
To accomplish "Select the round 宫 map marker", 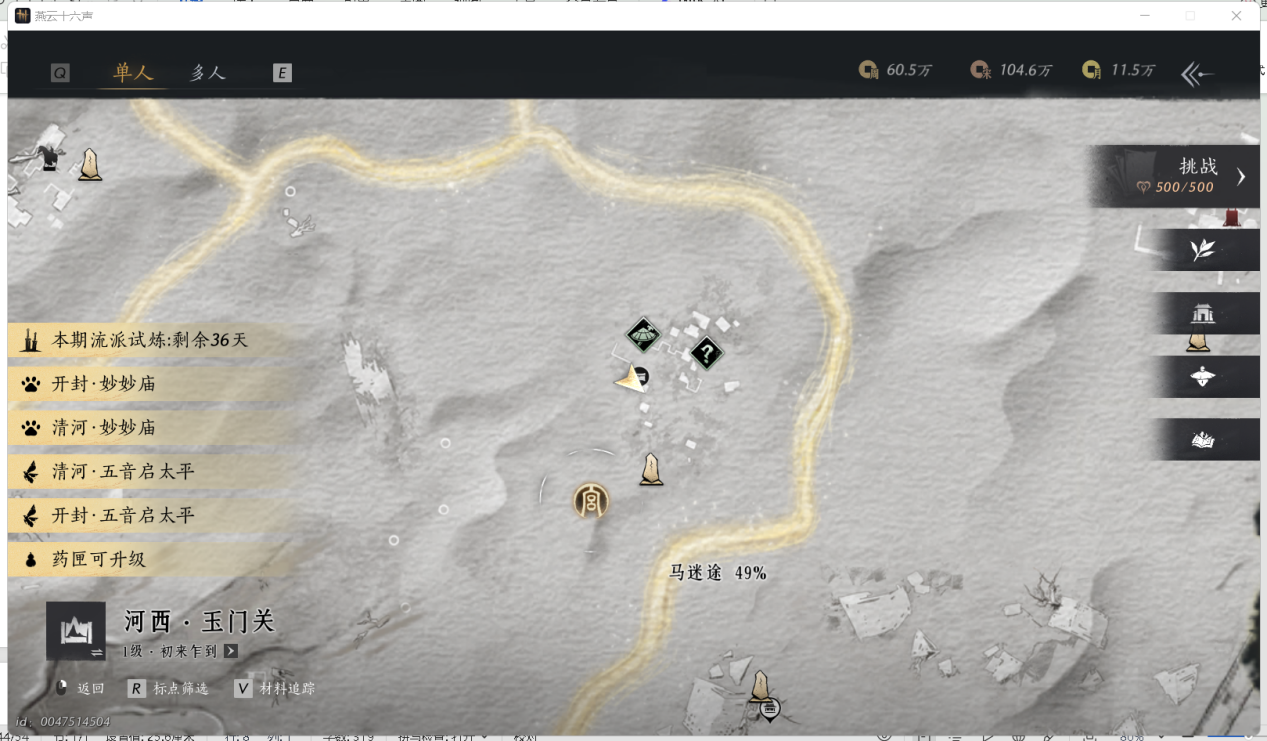I will point(591,501).
